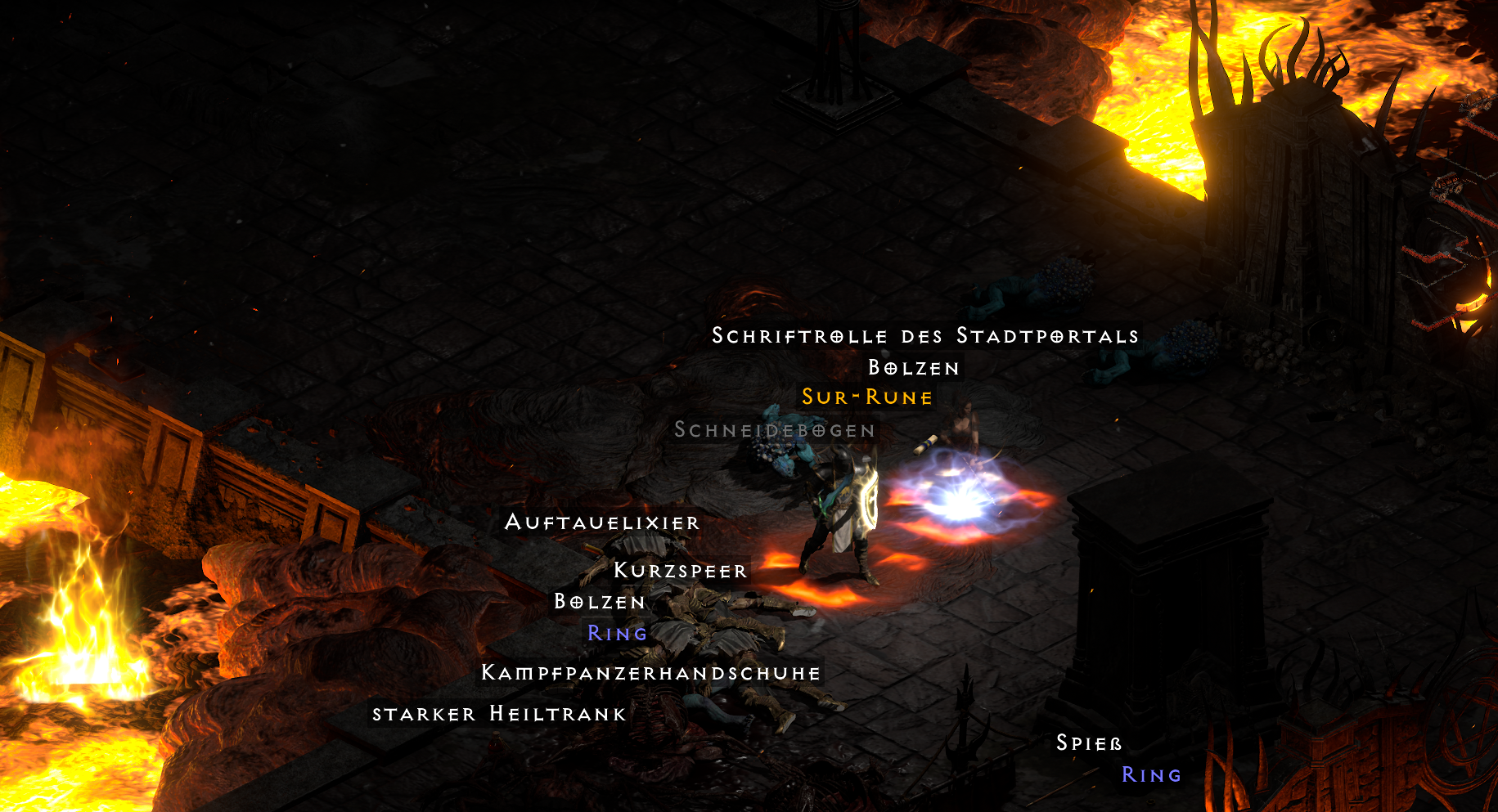This screenshot has width=1498, height=812.
Task: Take the starker Heiltrank healing potion
Action: [498, 713]
